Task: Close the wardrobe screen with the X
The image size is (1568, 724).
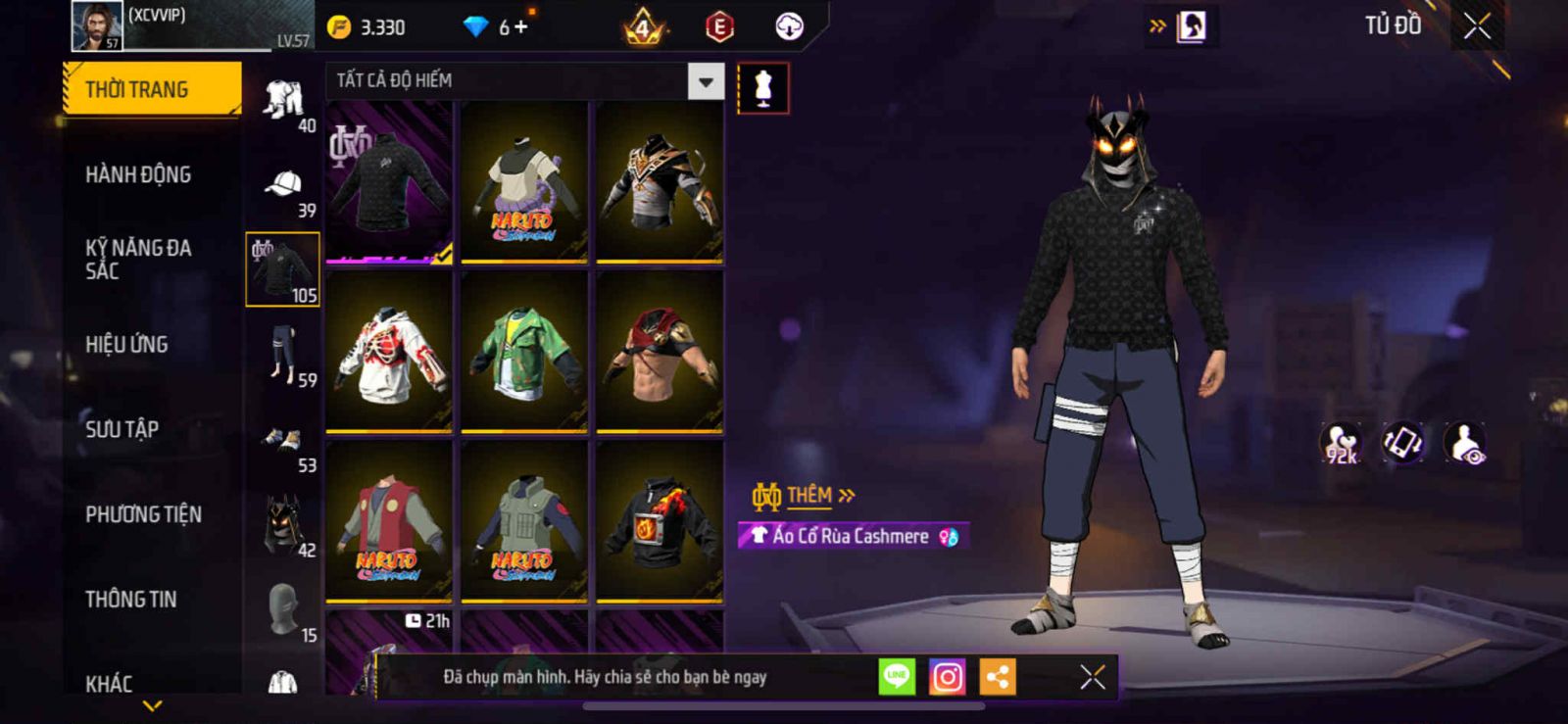Action: 1477,26
